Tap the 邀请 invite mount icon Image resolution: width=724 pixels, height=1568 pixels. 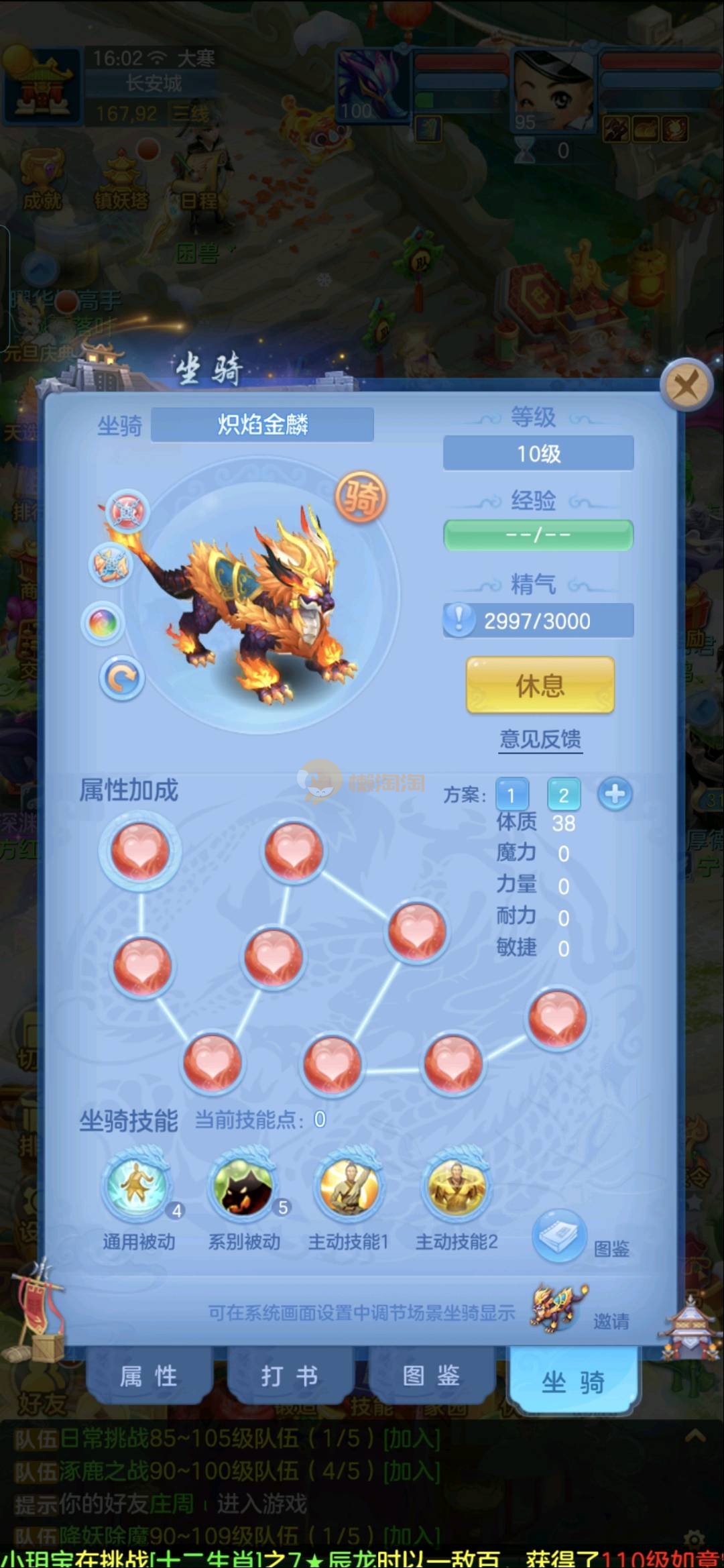tap(559, 1308)
